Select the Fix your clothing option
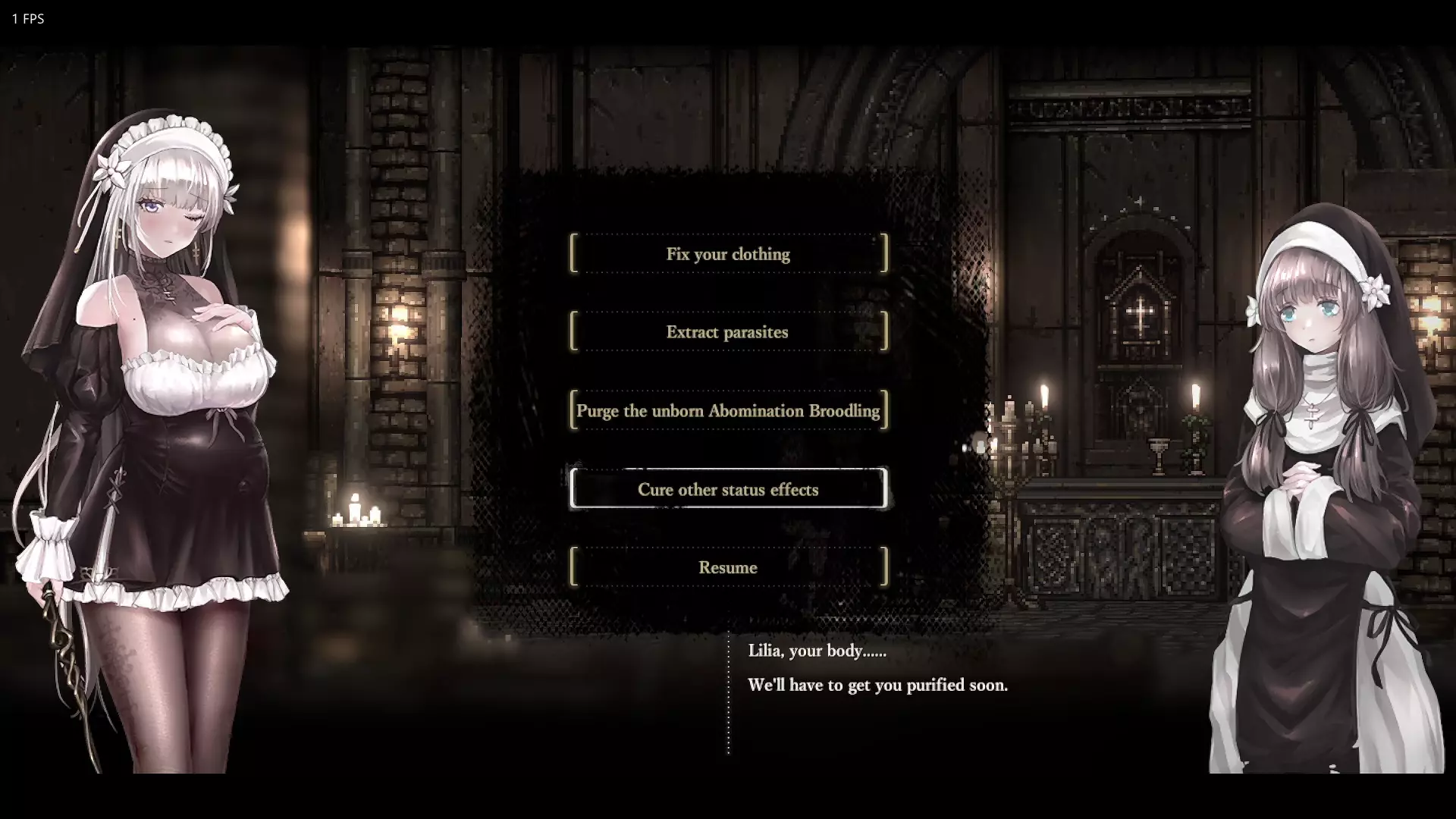 click(728, 254)
